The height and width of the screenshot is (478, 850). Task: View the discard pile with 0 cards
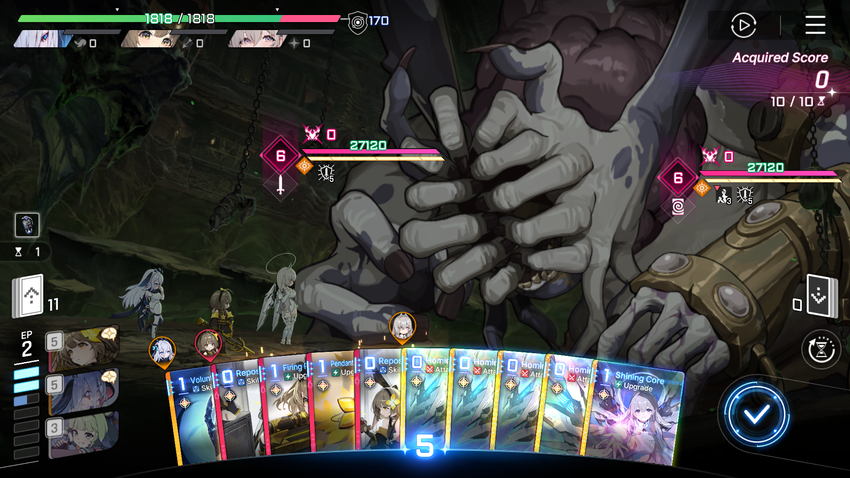(819, 296)
